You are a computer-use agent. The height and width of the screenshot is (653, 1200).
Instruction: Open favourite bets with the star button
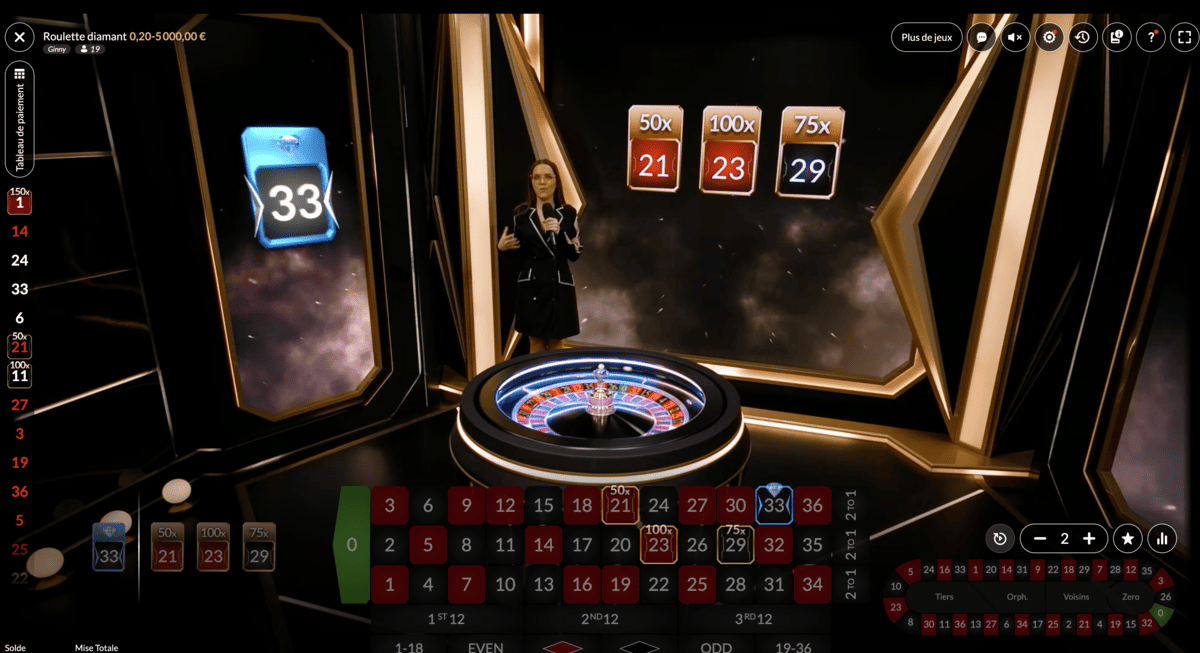click(1128, 539)
